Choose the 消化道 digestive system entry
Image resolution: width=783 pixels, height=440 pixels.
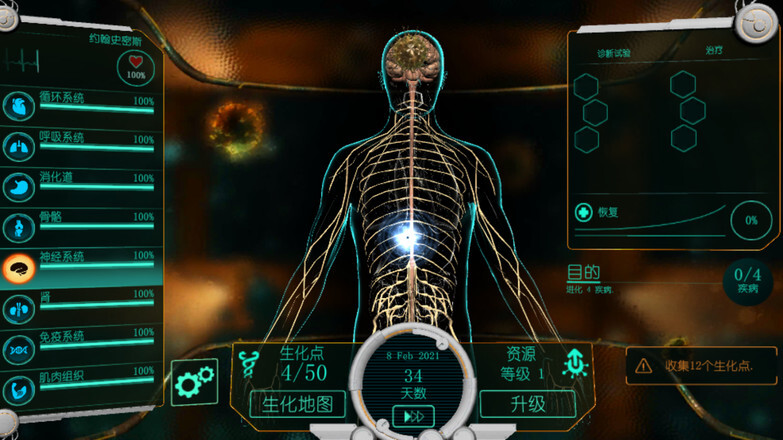pyautogui.click(x=80, y=183)
